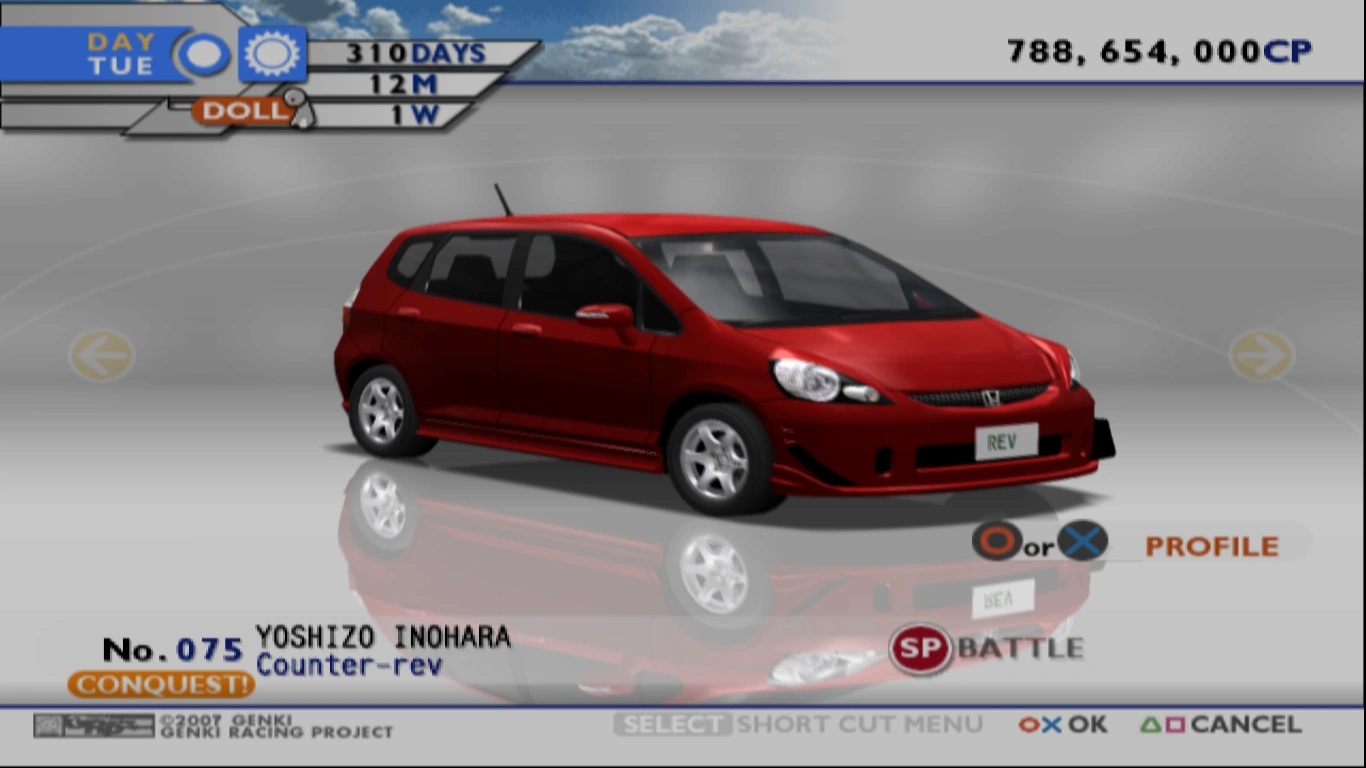This screenshot has width=1366, height=768.
Task: Select the red SP Battle icon
Action: (919, 646)
